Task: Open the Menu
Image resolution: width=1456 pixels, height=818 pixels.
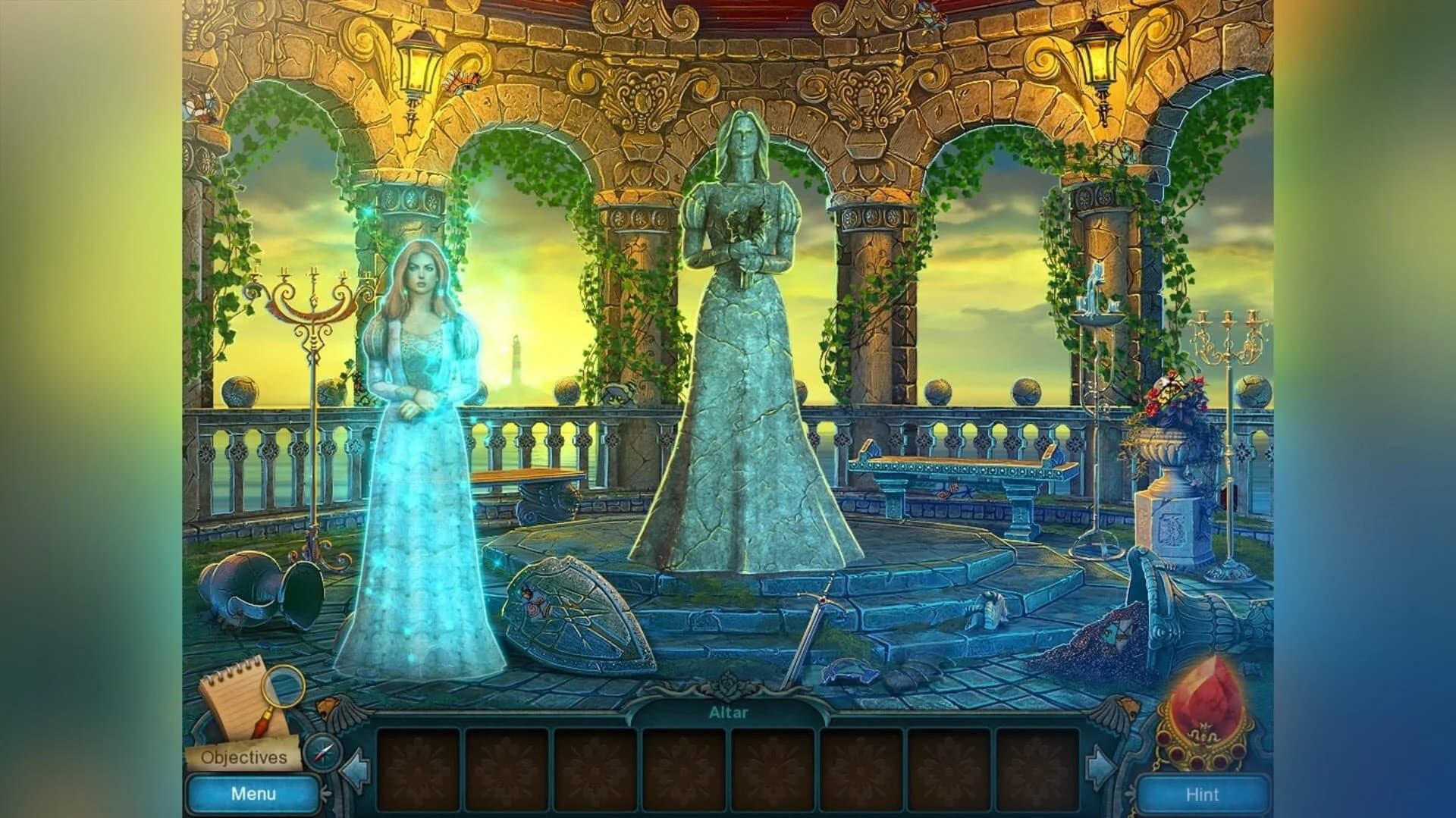Action: (x=253, y=794)
